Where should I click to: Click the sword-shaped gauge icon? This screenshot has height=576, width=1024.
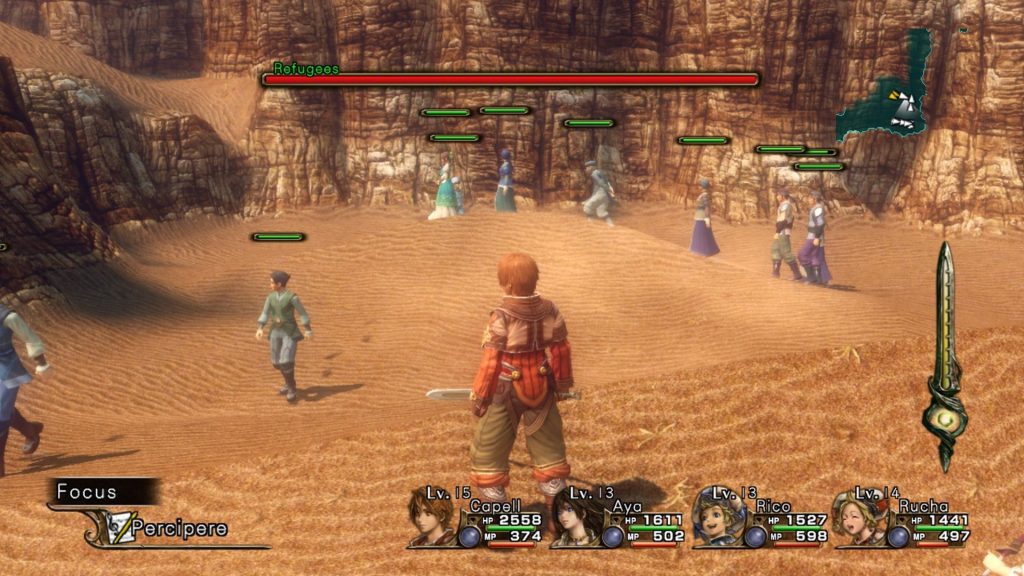pyautogui.click(x=944, y=355)
